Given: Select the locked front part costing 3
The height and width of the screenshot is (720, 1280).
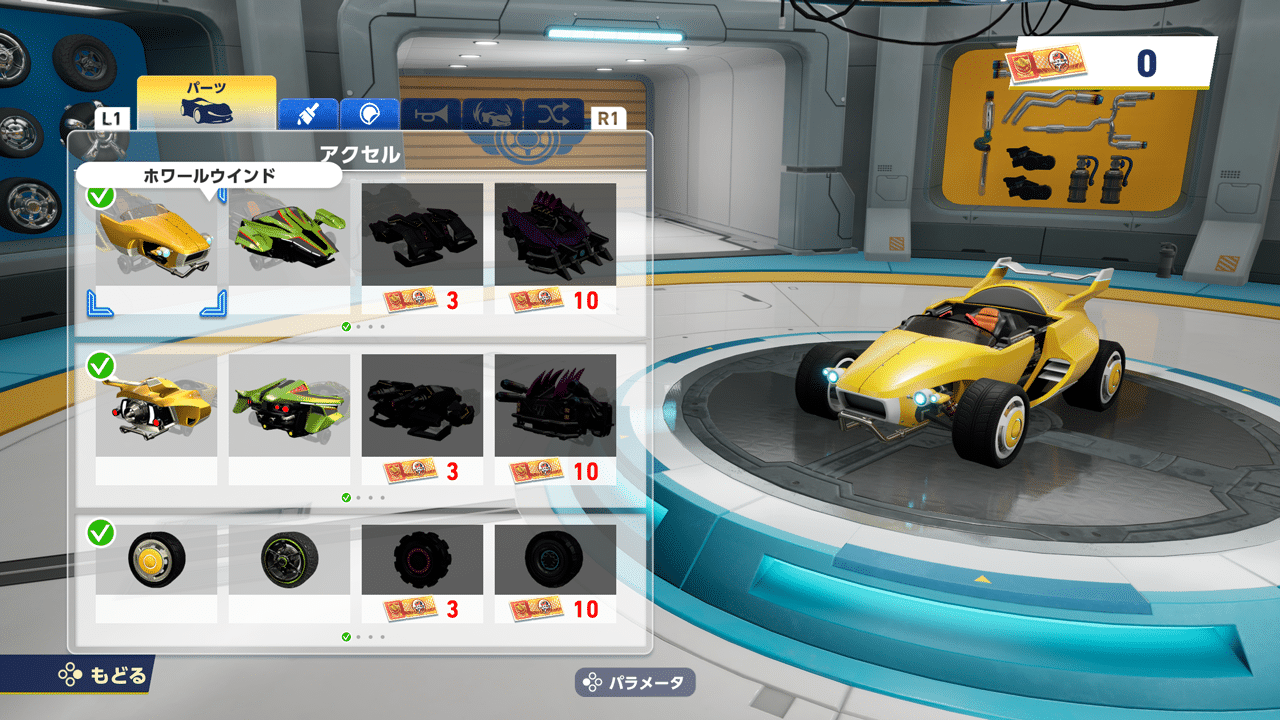Looking at the screenshot, I should (x=422, y=247).
